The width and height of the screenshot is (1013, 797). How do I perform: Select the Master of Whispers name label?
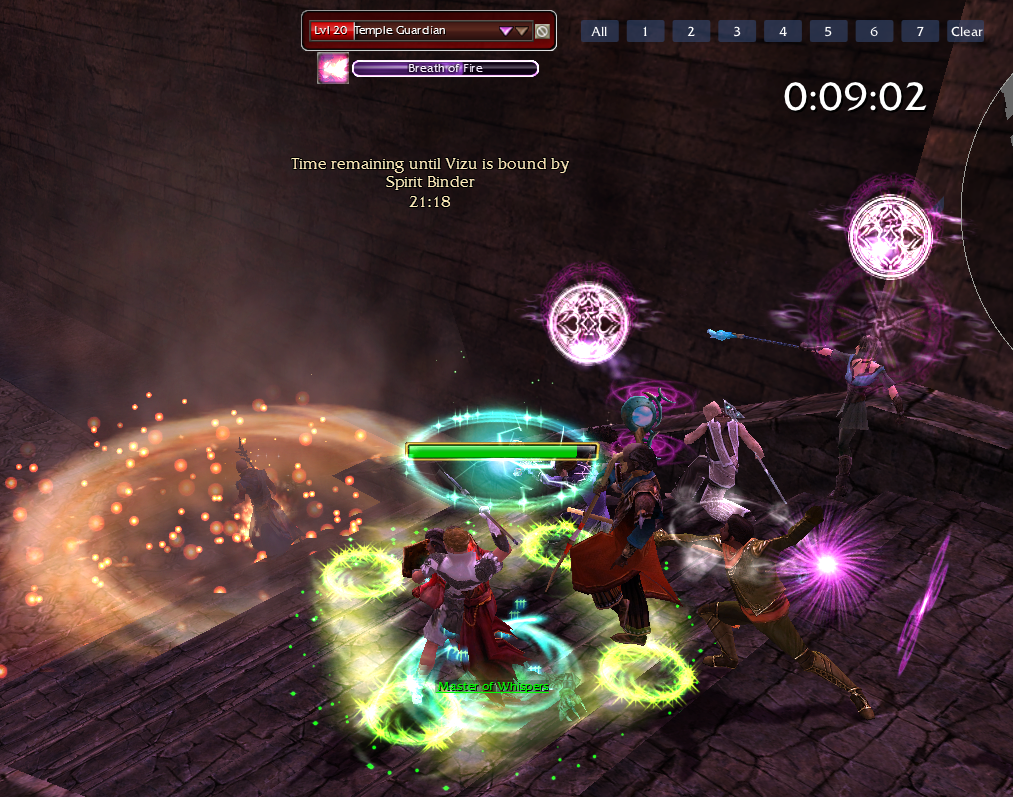click(x=494, y=686)
